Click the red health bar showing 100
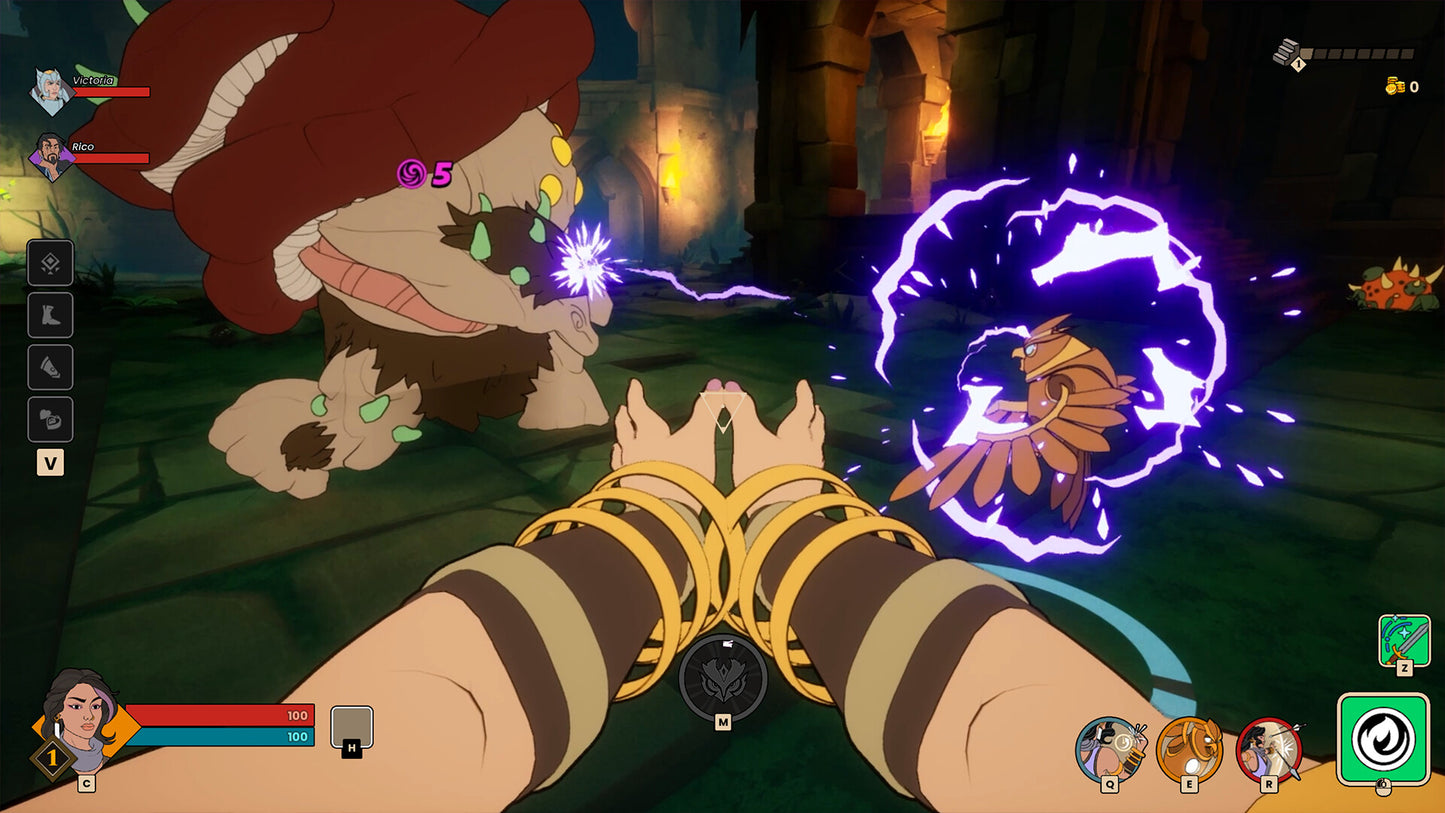The height and width of the screenshot is (813, 1445). [220, 716]
